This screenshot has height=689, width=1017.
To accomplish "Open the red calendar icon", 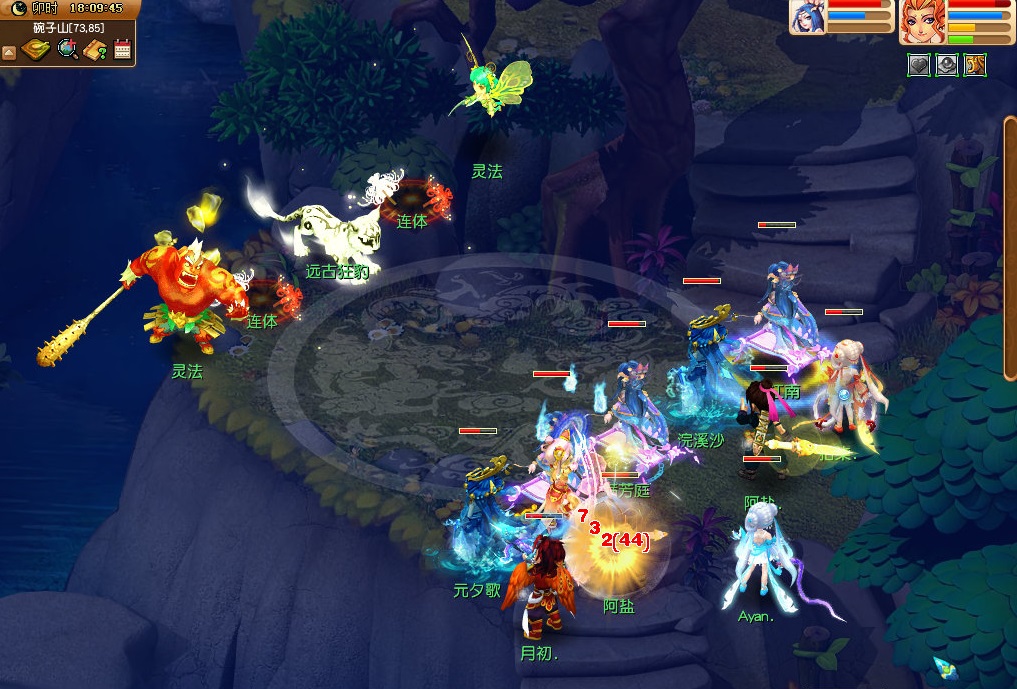I will coord(123,49).
